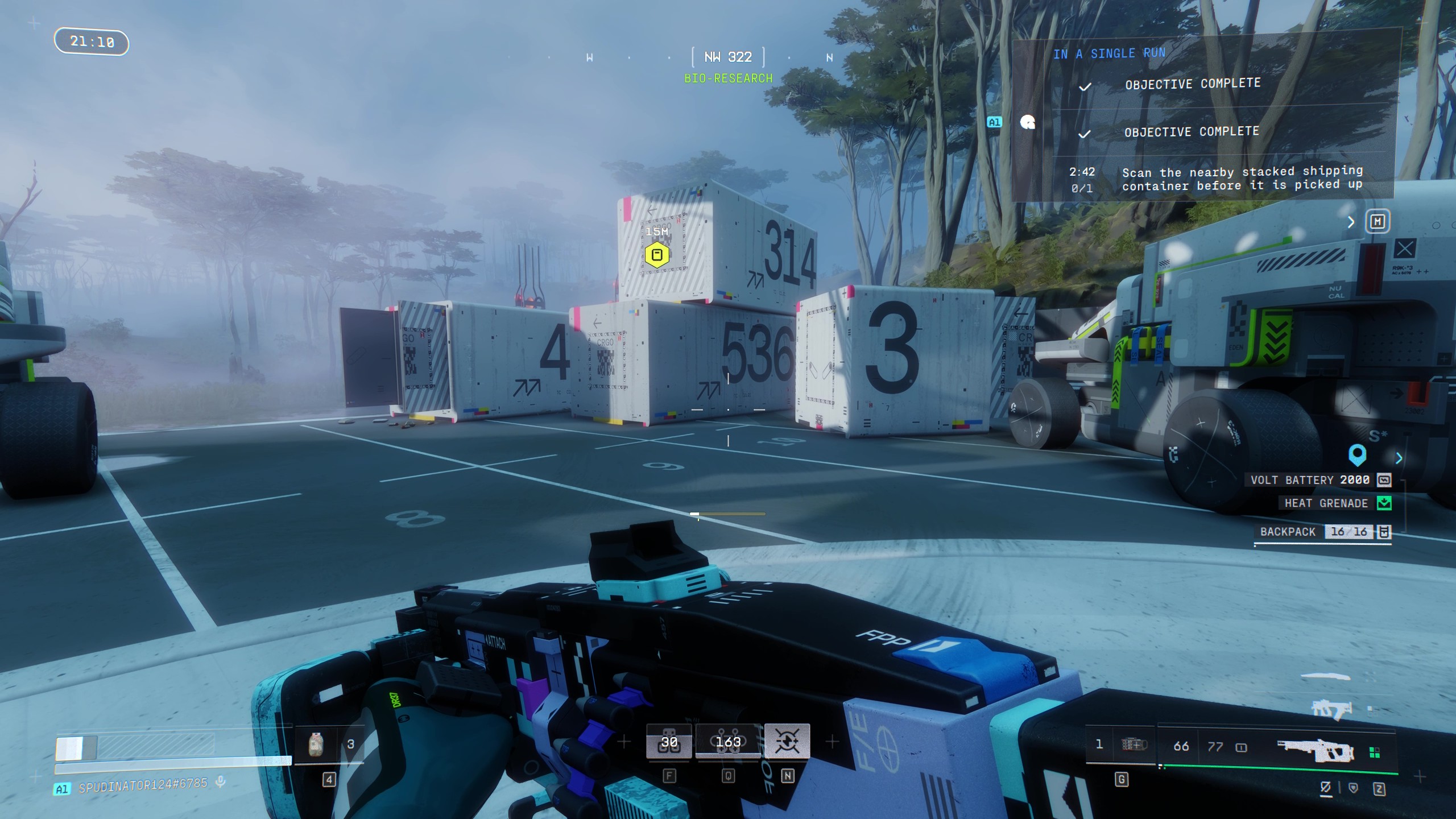
Task: Select the jumper-cable gadget icon bound to Q
Action: (728, 741)
